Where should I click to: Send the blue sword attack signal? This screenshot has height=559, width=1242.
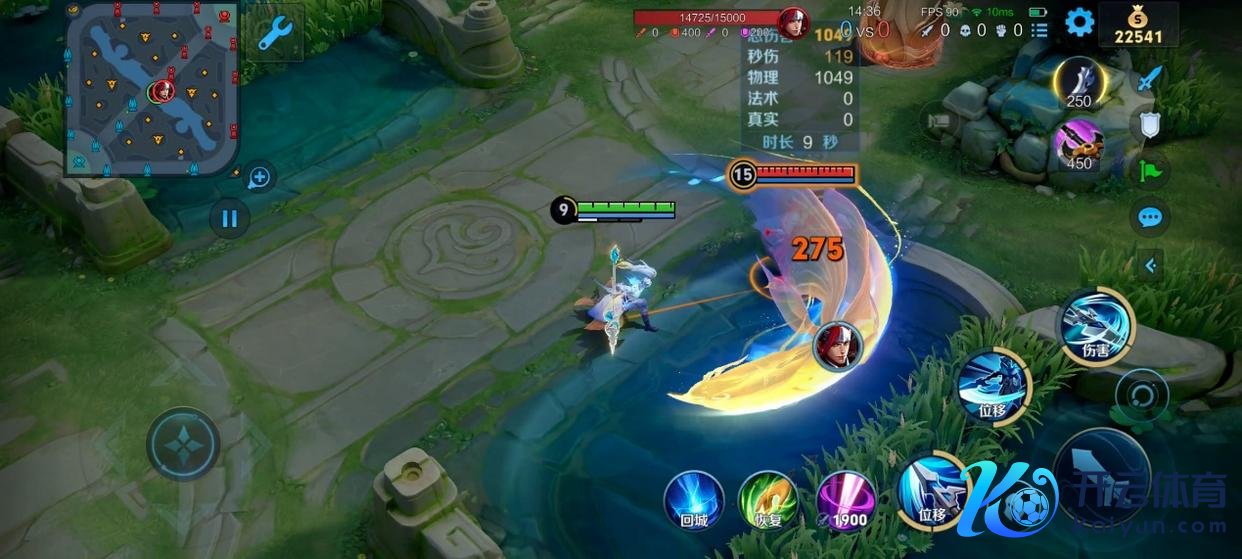pos(1151,78)
